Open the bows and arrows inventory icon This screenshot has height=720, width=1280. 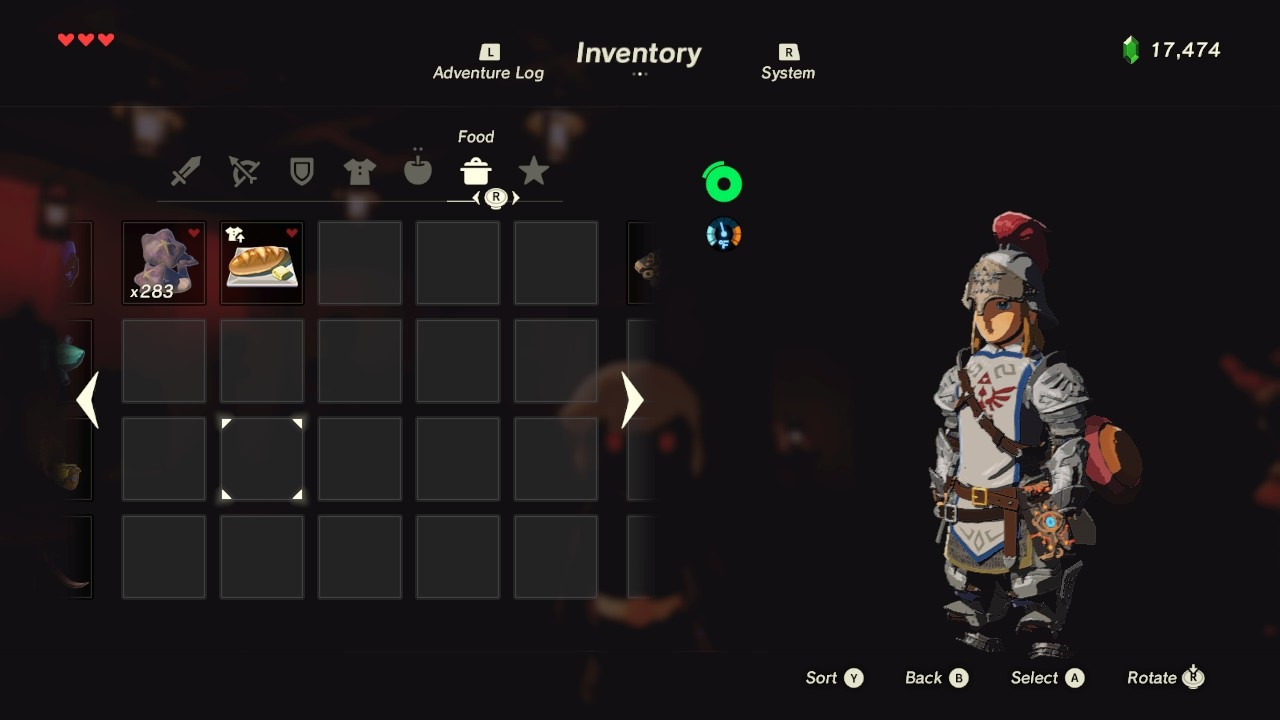(243, 171)
